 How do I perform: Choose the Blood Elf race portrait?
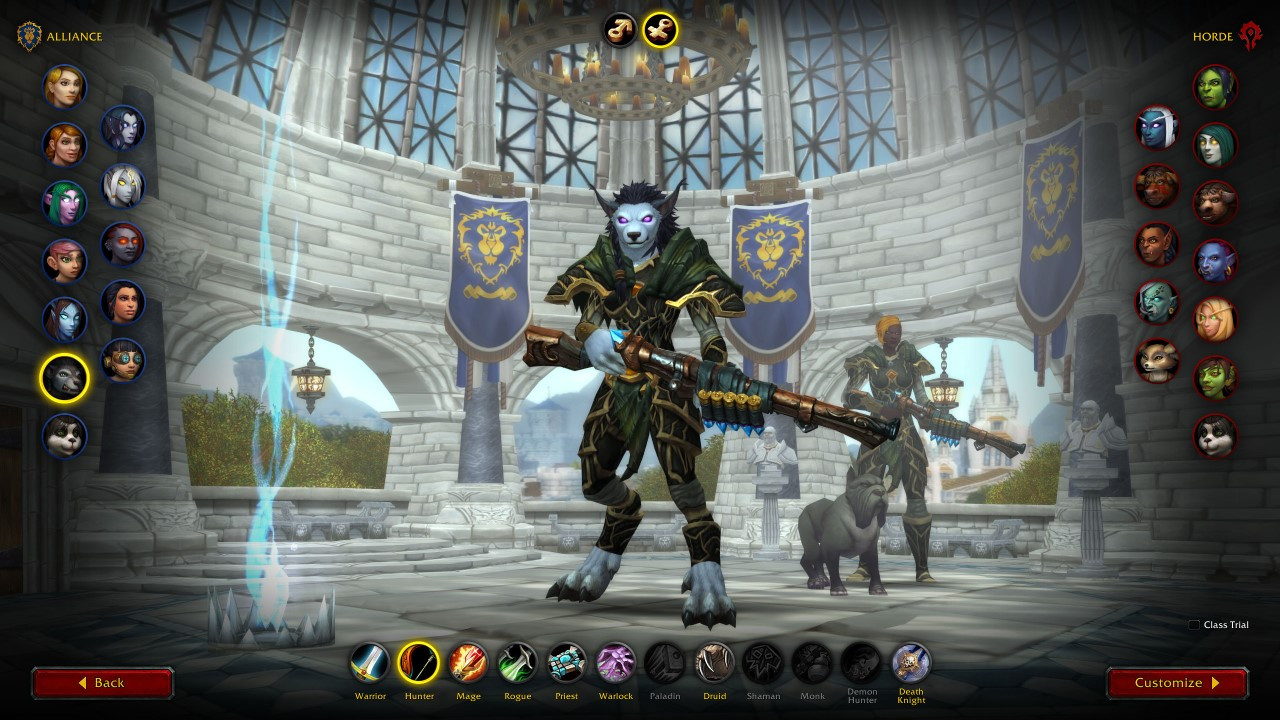[1215, 319]
